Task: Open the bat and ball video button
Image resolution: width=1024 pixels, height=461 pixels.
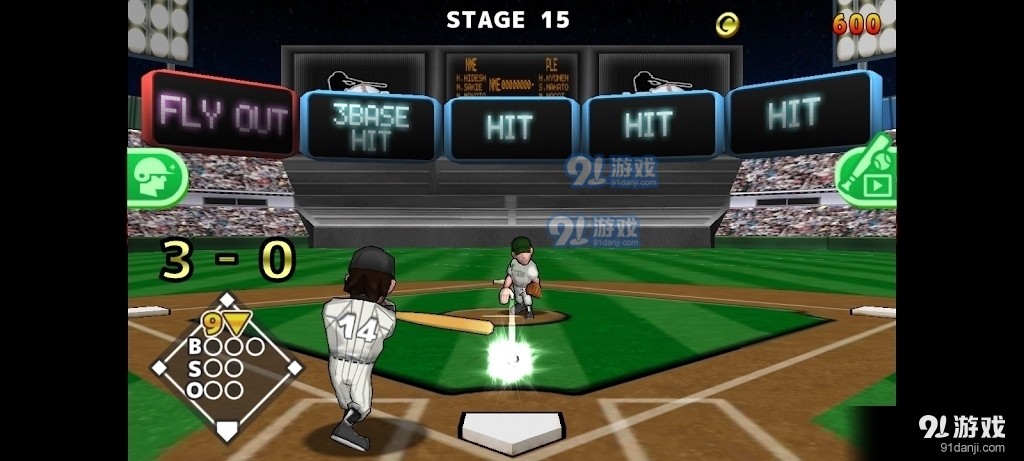Action: (866, 174)
